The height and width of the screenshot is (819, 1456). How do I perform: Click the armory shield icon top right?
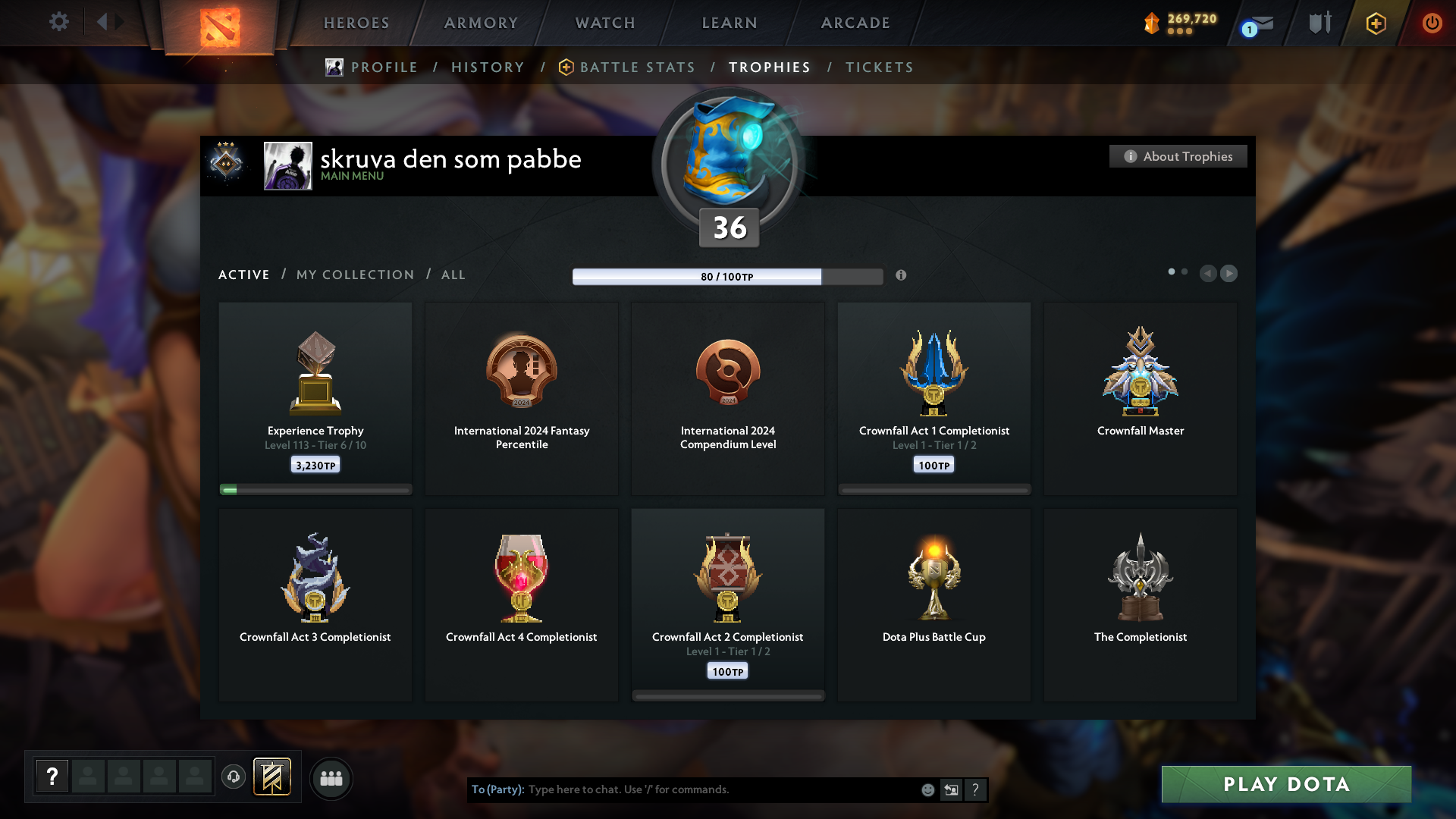pos(1319,23)
